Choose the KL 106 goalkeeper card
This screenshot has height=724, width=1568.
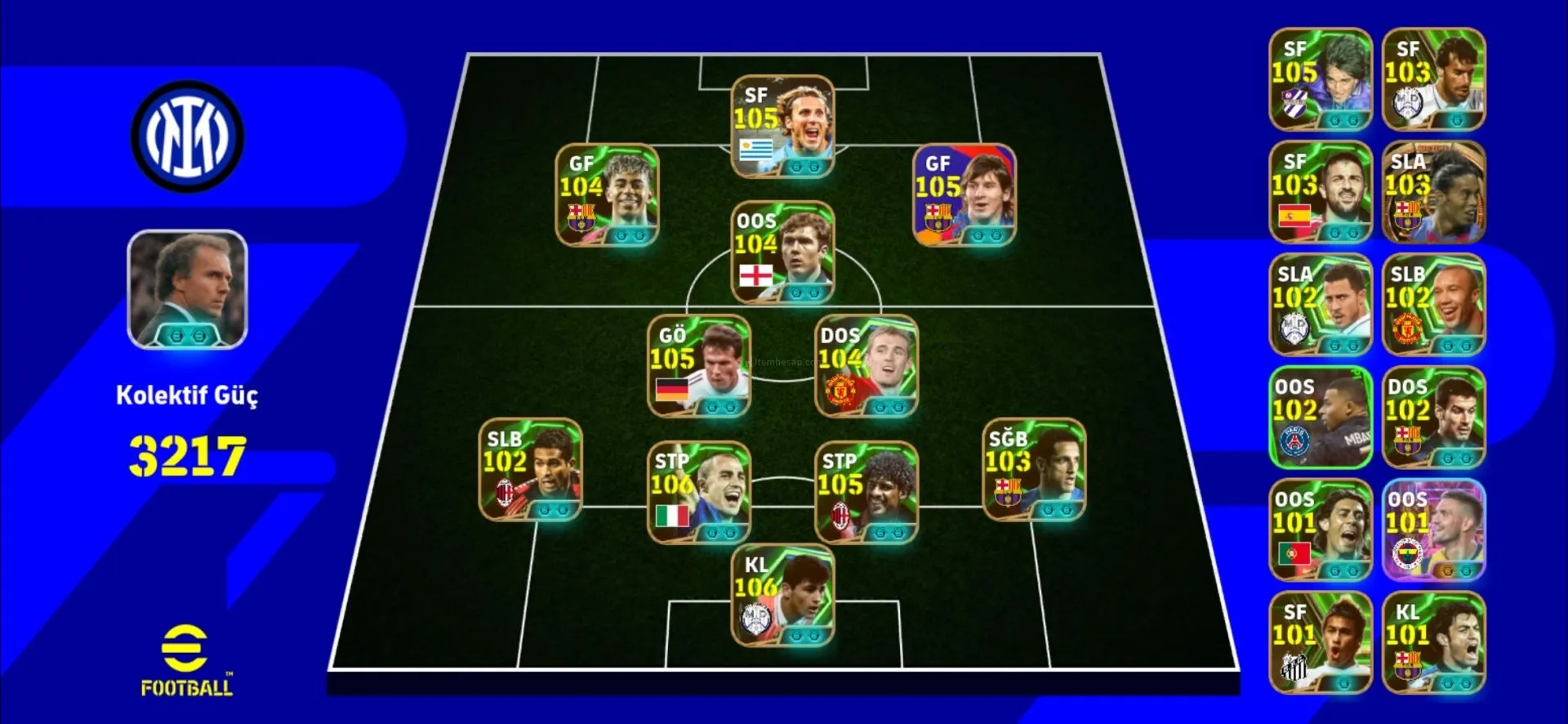tap(782, 597)
